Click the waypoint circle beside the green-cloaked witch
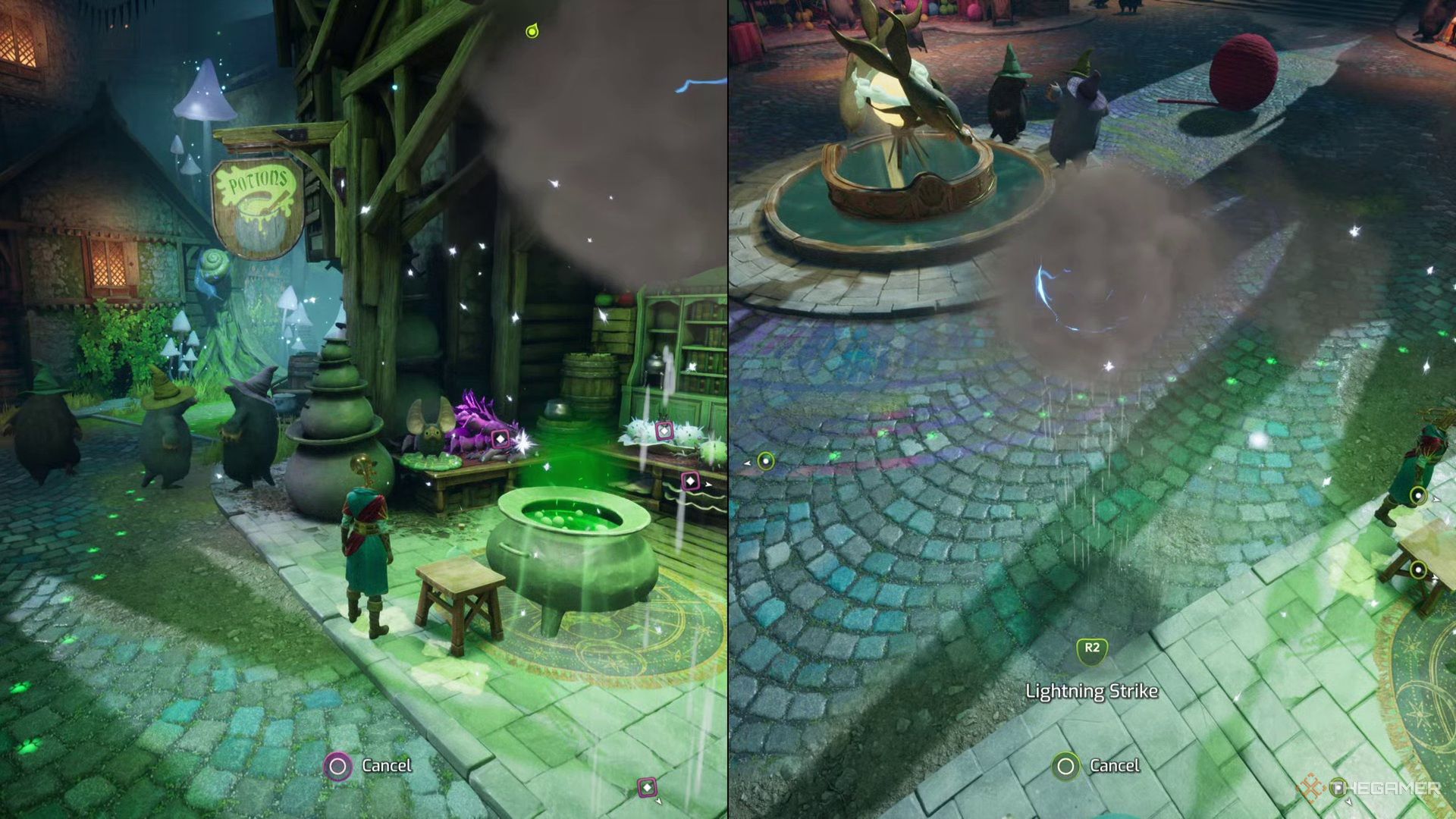 (x=1418, y=495)
